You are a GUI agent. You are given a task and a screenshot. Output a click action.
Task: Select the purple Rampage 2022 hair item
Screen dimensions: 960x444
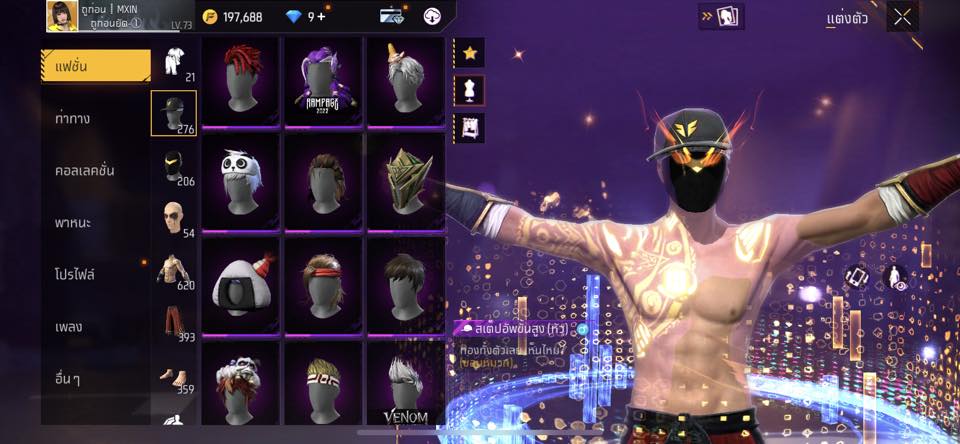(323, 80)
